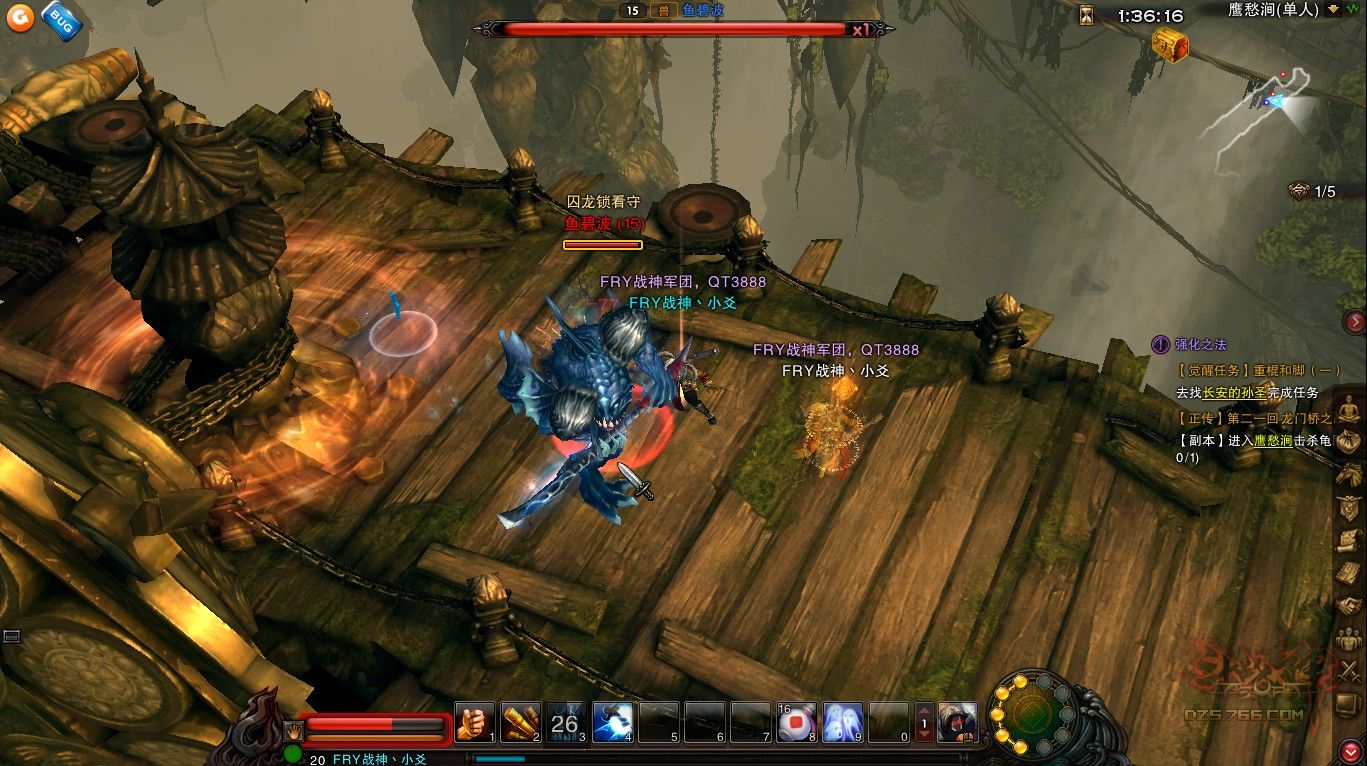Trigger the blue lightning strike skill

(611, 722)
